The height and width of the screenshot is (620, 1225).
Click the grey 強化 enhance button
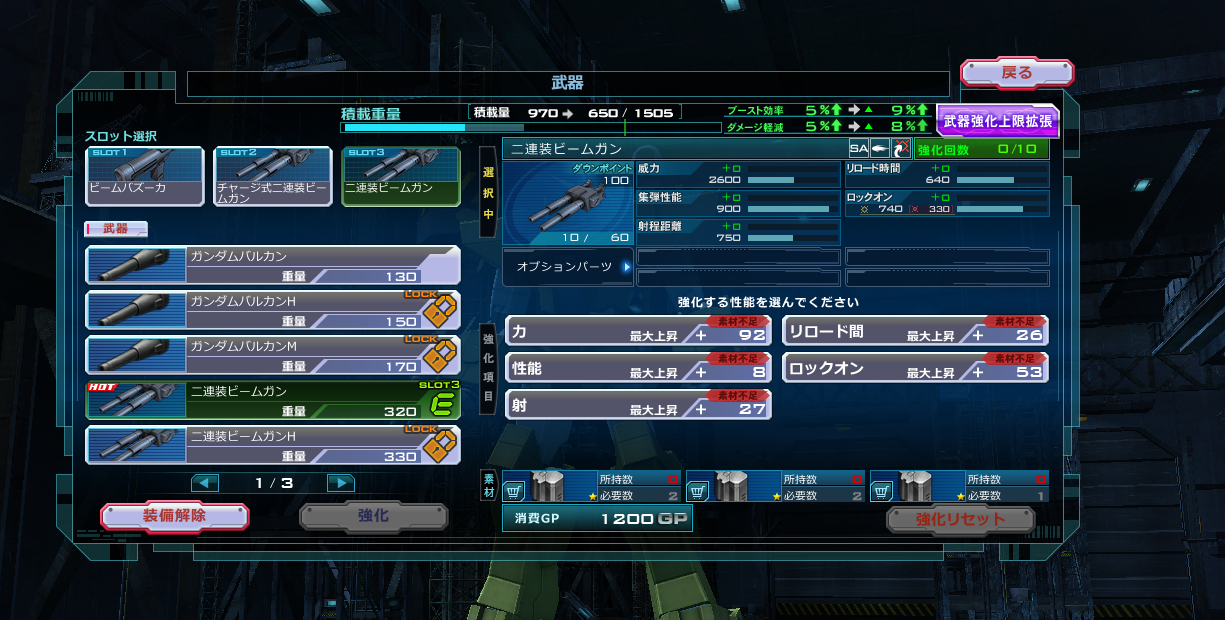tap(373, 516)
